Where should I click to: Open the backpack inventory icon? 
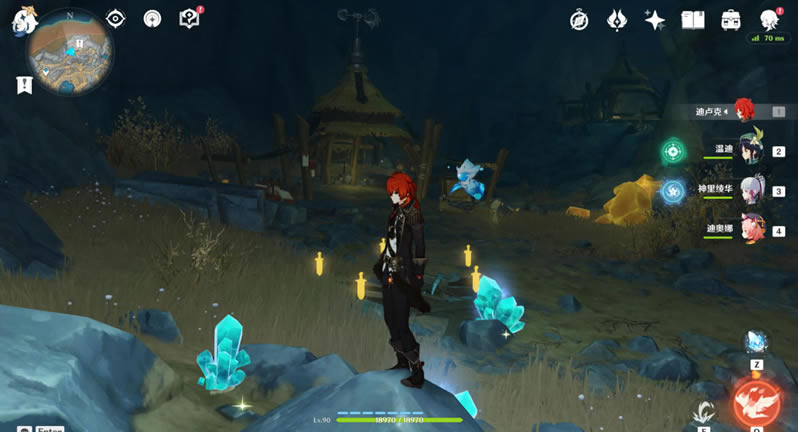[x=731, y=20]
